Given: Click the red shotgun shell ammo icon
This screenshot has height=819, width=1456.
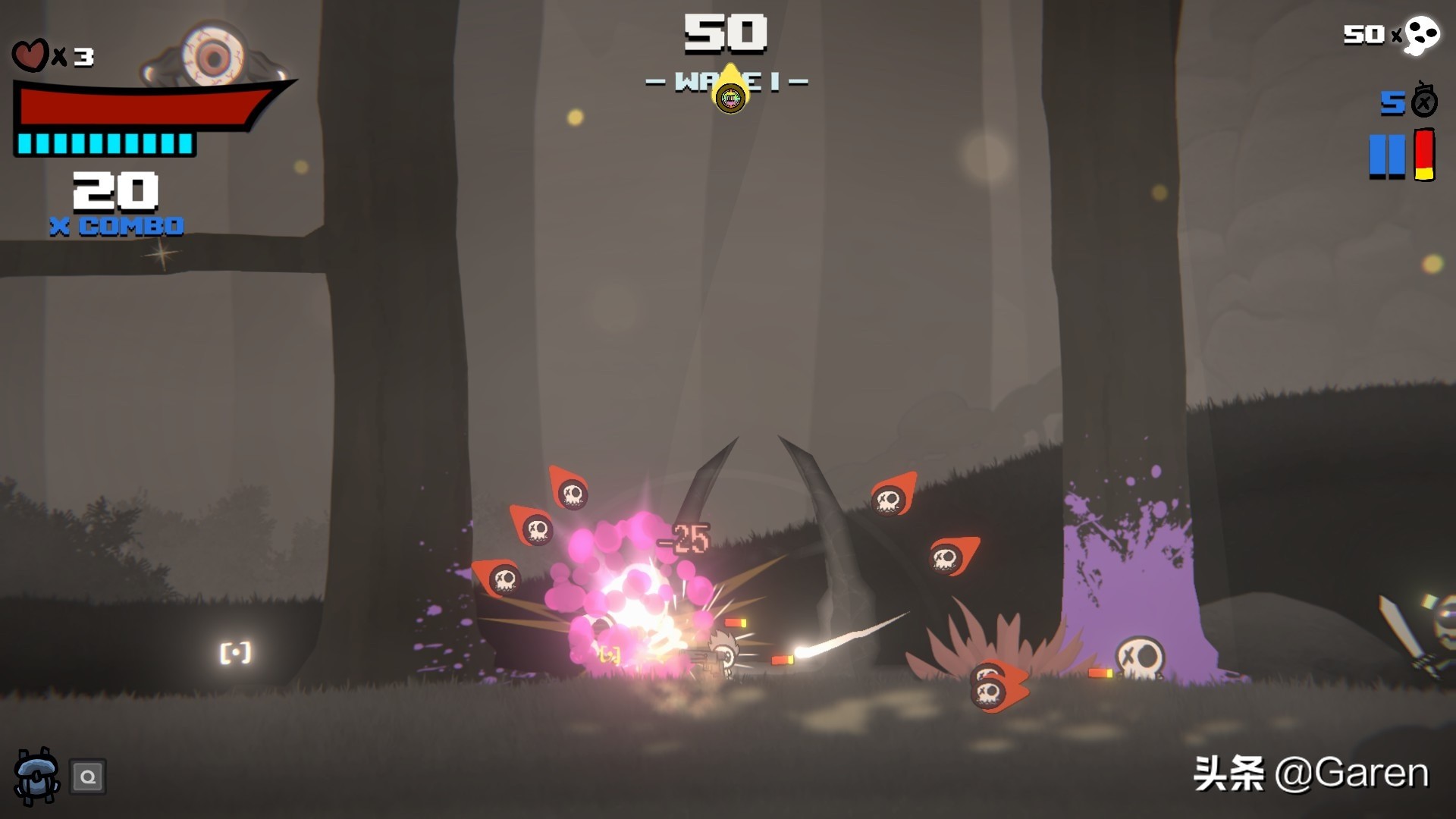Looking at the screenshot, I should 1424,155.
